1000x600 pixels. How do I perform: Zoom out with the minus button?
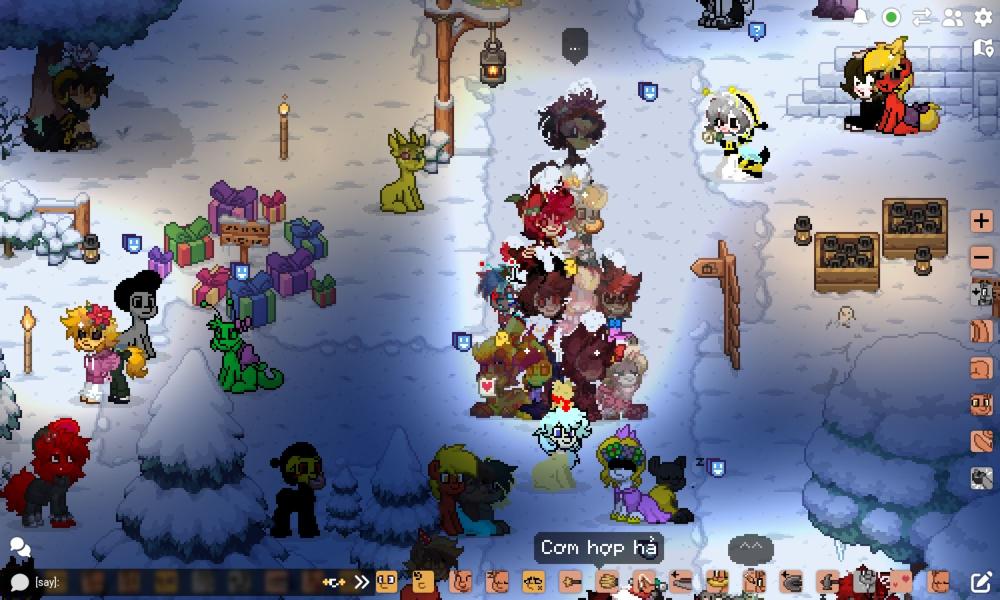982,257
